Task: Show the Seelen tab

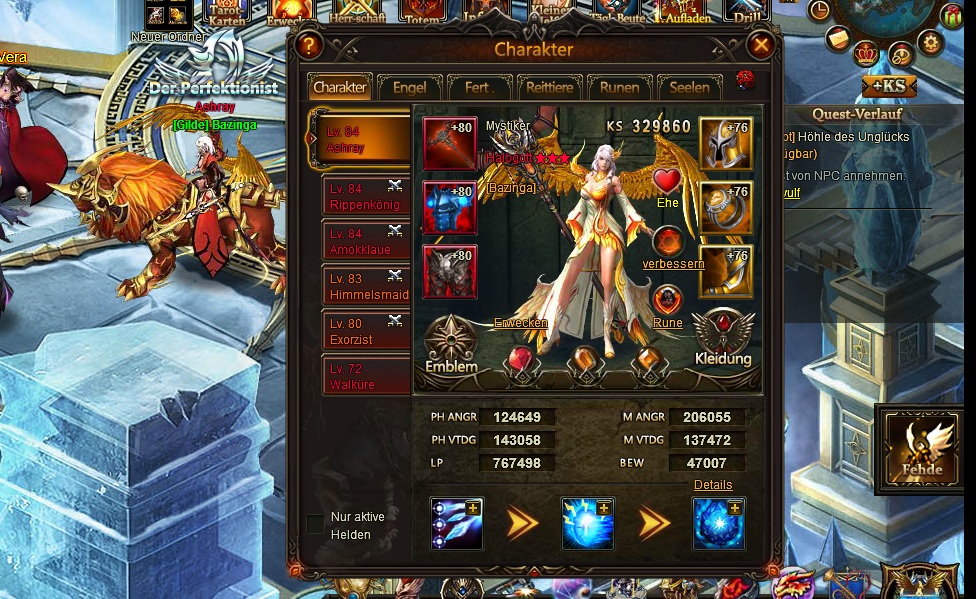Action: click(x=689, y=88)
